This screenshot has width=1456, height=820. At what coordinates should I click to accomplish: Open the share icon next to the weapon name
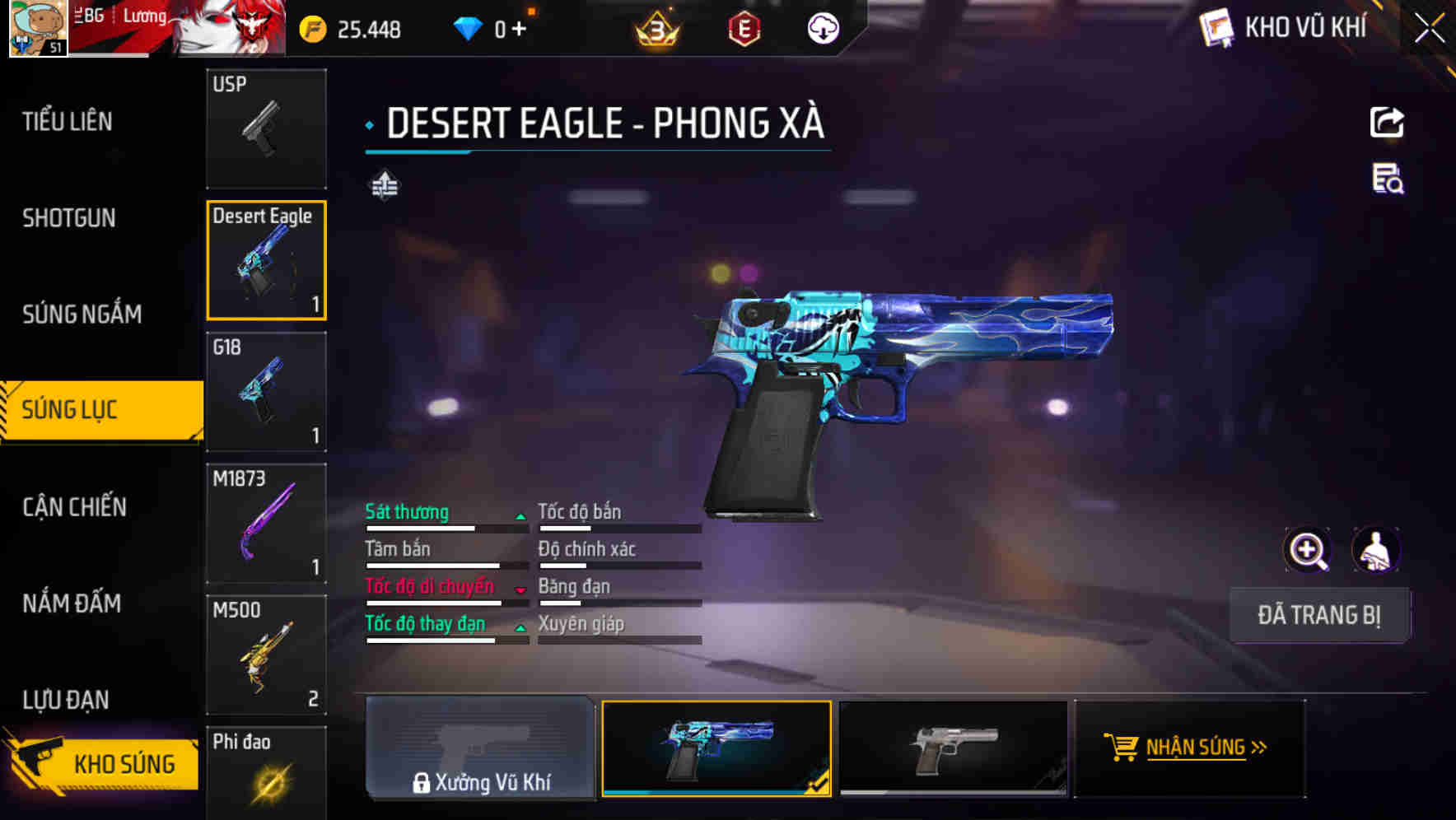coord(1388,122)
